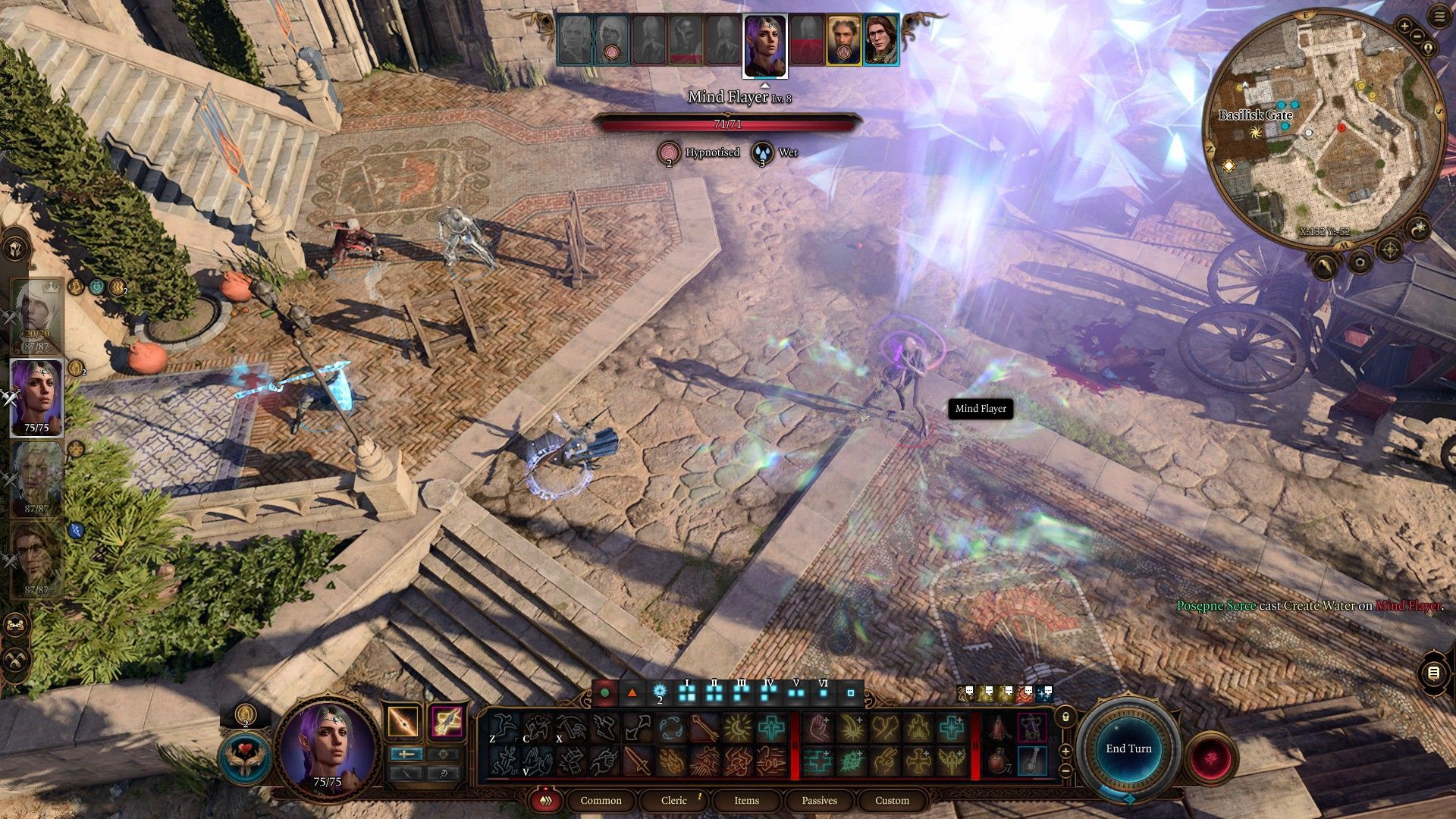
Task: End the current turn
Action: [x=1128, y=748]
